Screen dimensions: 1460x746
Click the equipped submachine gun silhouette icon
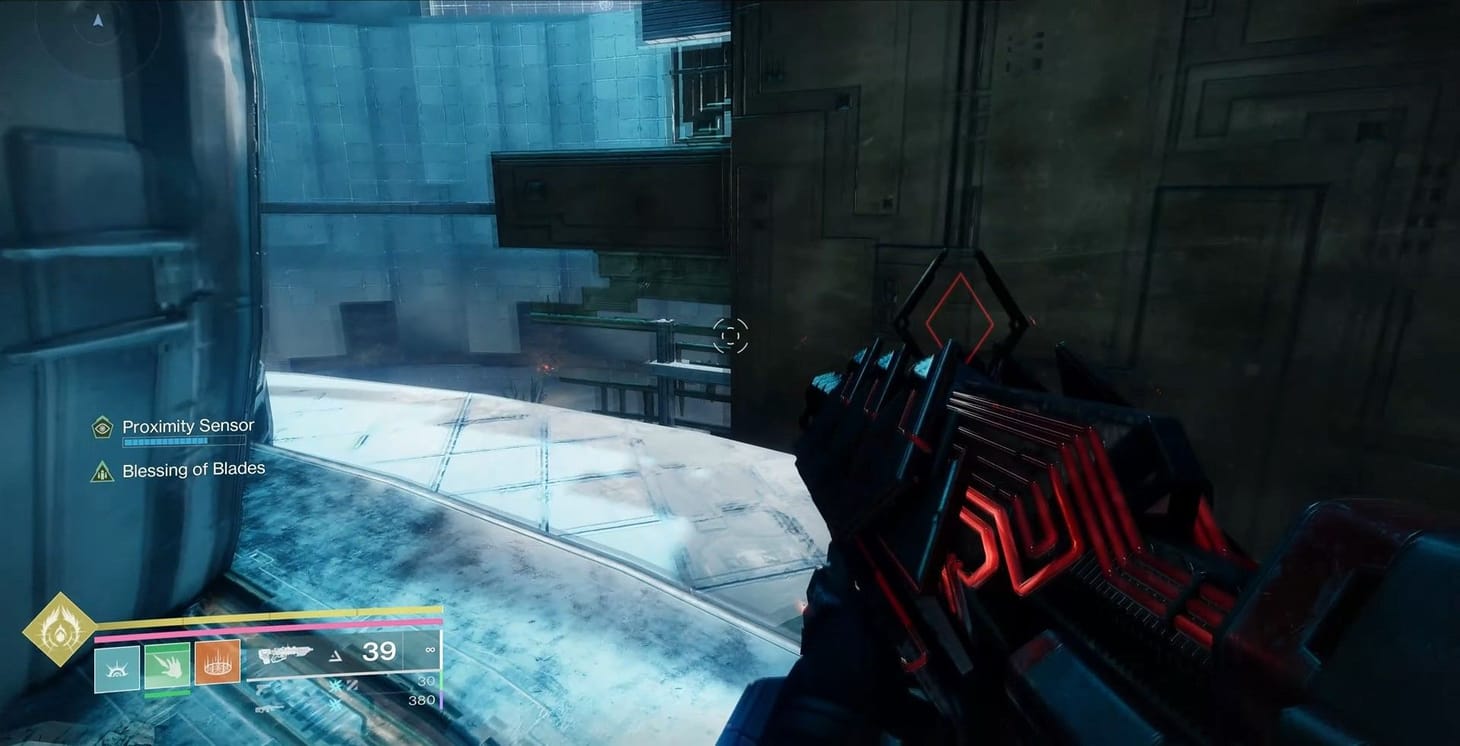click(x=288, y=653)
